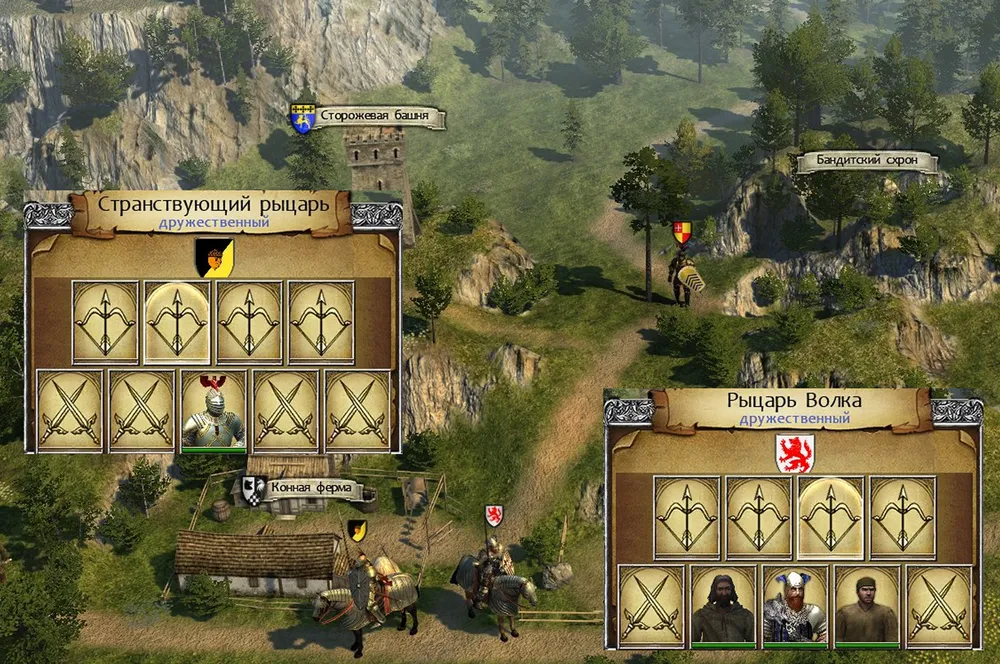The height and width of the screenshot is (664, 1000).
Task: Pick the clean-shaven man in green cap portrait
Action: click(x=867, y=605)
